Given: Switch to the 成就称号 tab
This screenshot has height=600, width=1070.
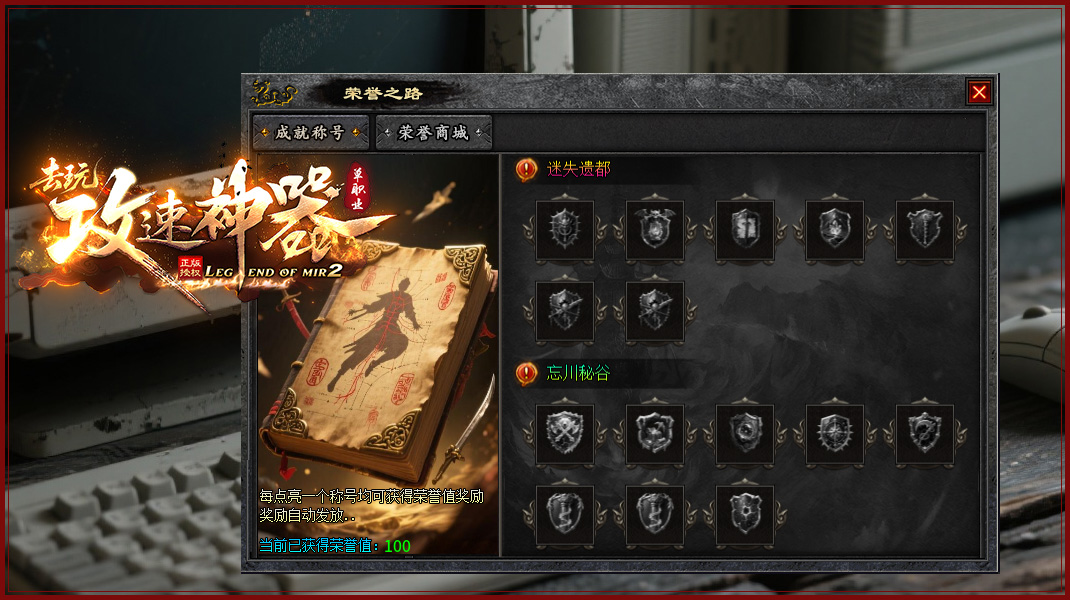Looking at the screenshot, I should click(310, 132).
